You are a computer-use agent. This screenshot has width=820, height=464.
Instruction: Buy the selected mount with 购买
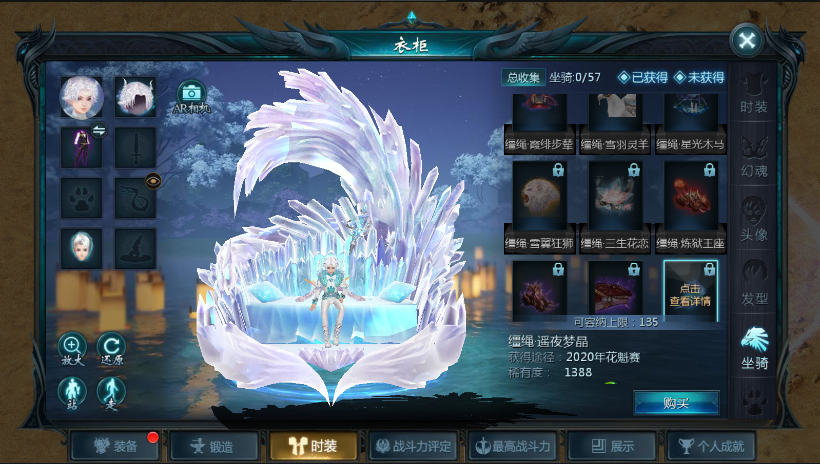point(676,402)
